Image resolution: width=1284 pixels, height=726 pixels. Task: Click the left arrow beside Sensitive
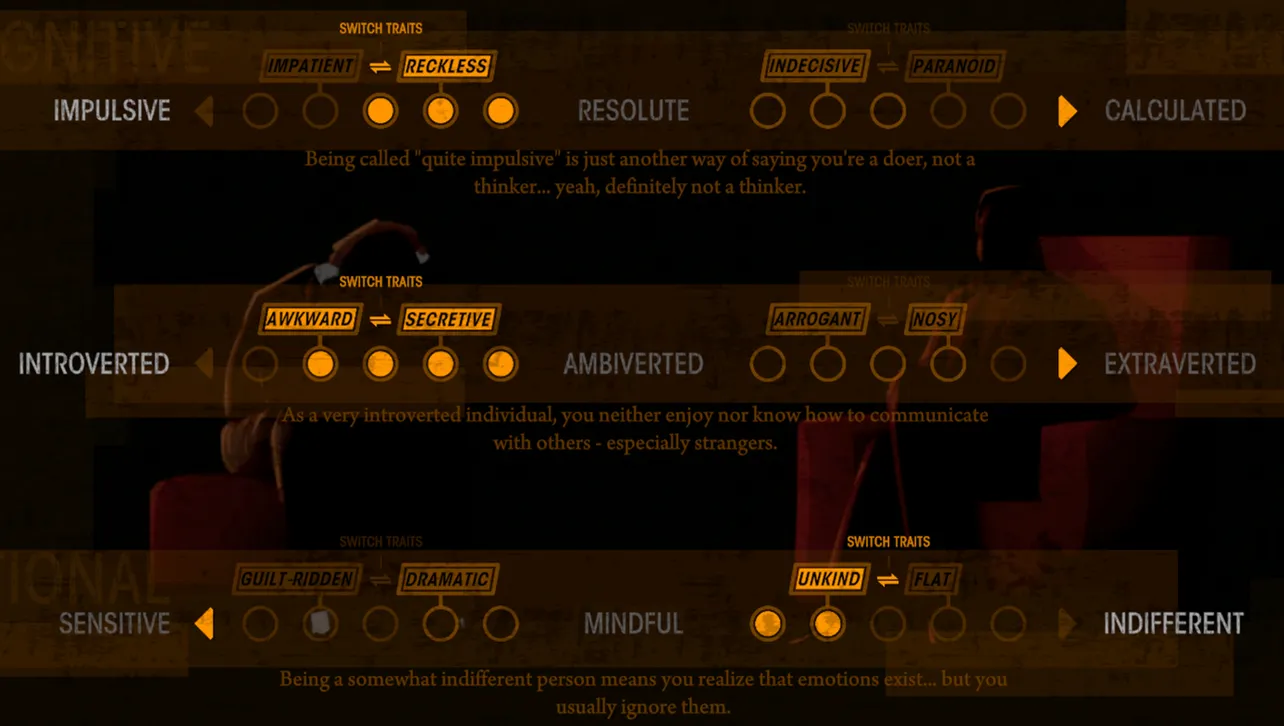coord(207,624)
